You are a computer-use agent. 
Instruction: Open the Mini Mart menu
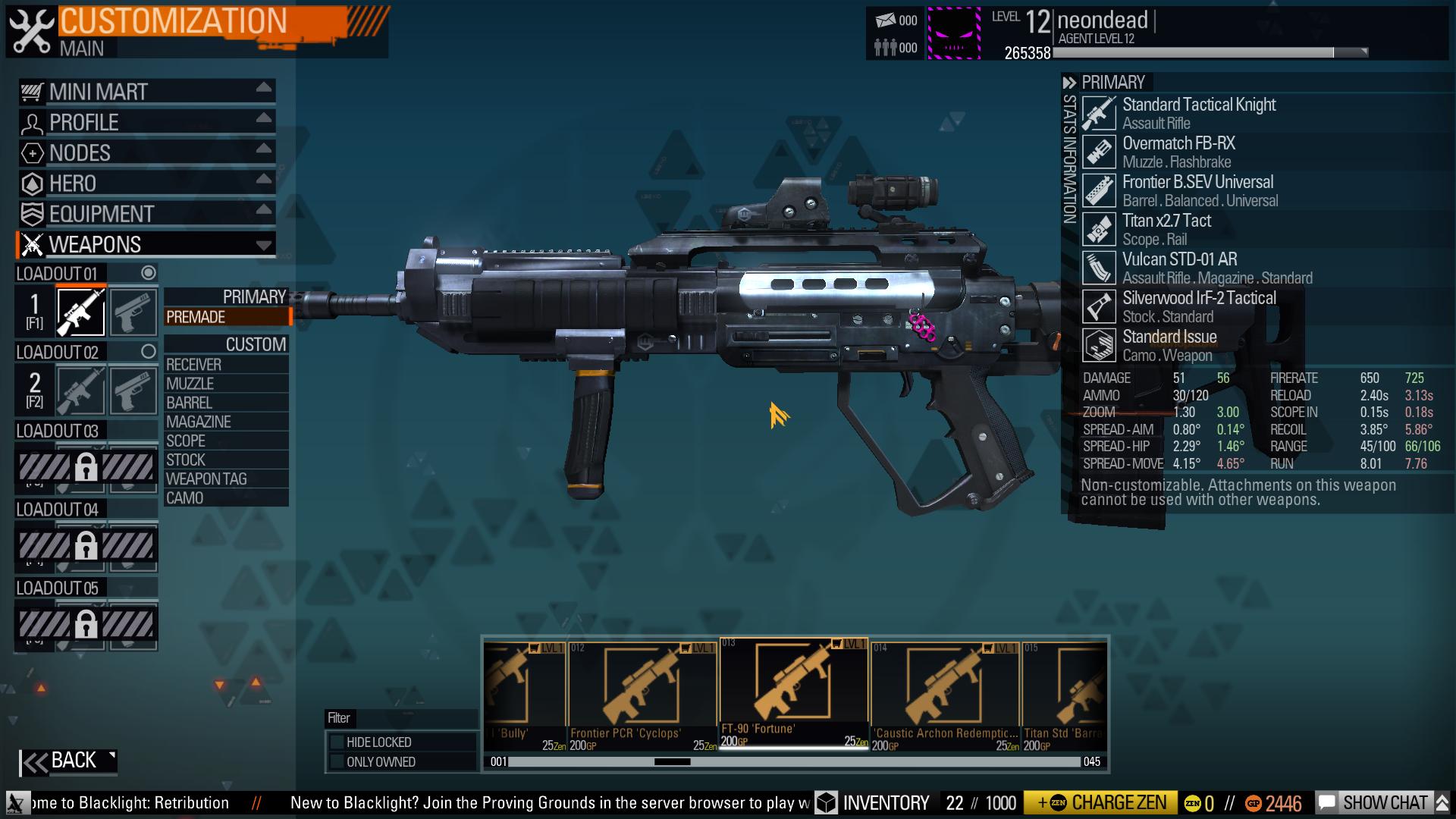(x=146, y=92)
